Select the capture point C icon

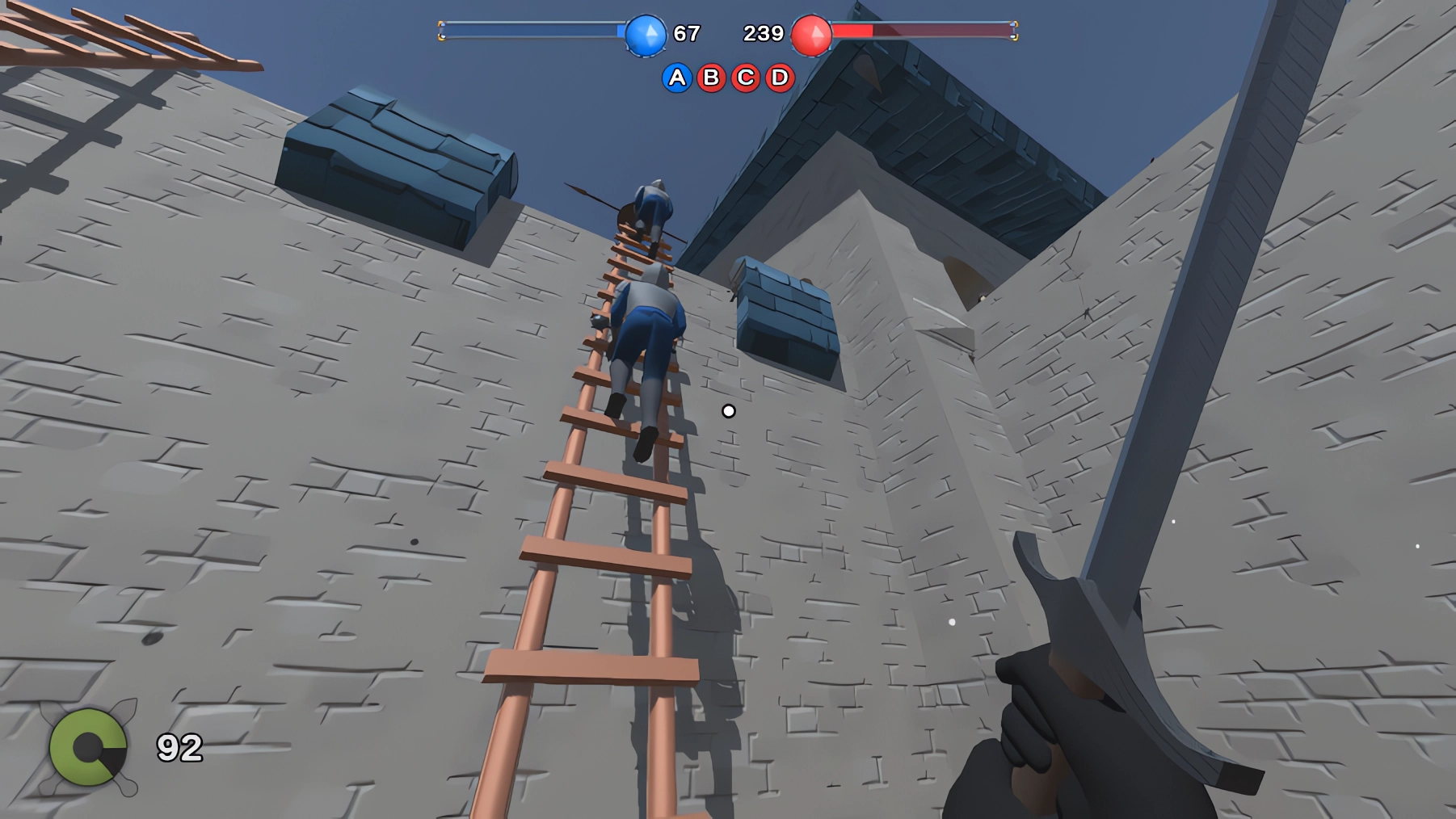point(745,78)
